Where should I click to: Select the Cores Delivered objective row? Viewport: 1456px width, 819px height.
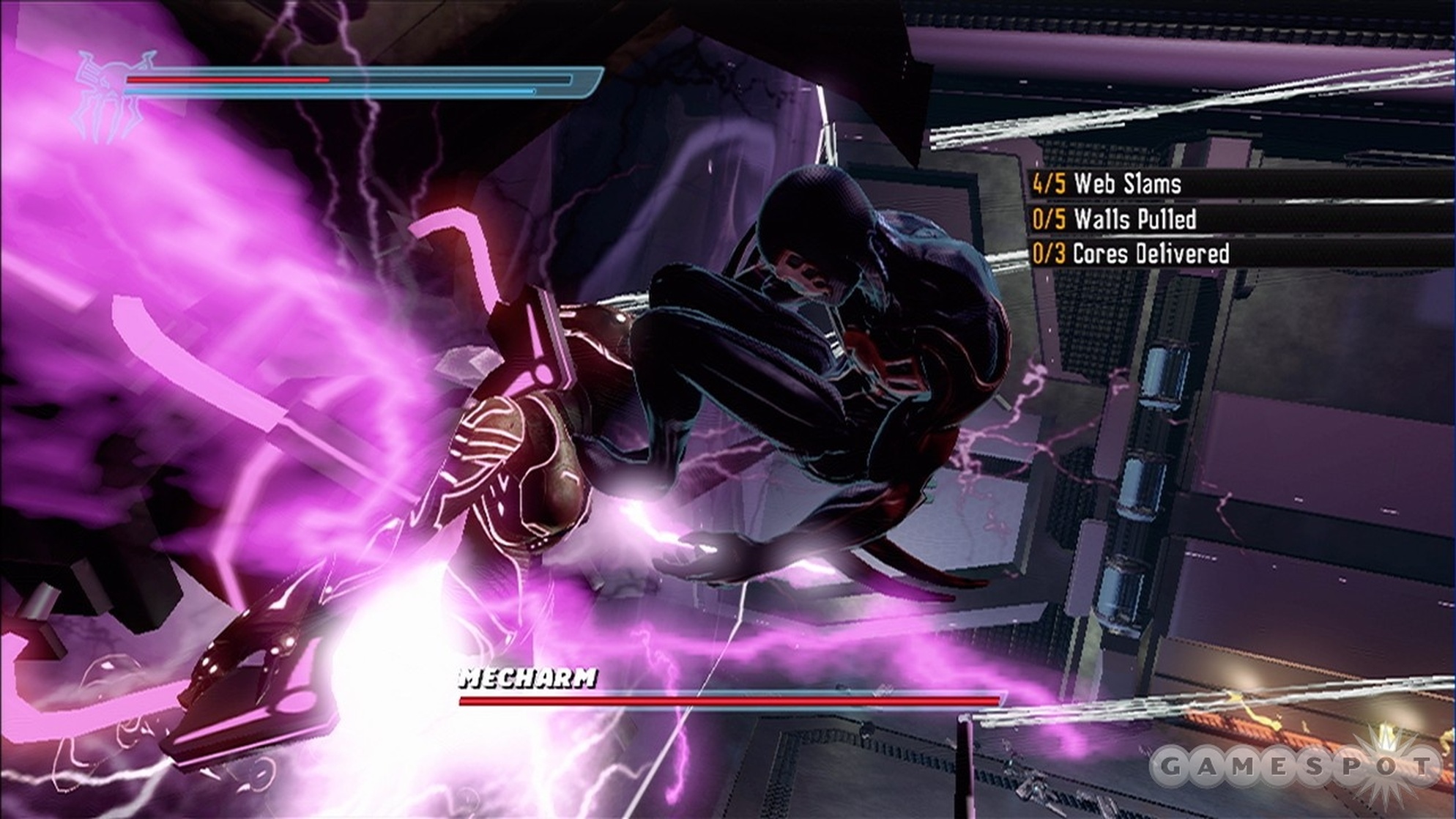(x=1131, y=253)
